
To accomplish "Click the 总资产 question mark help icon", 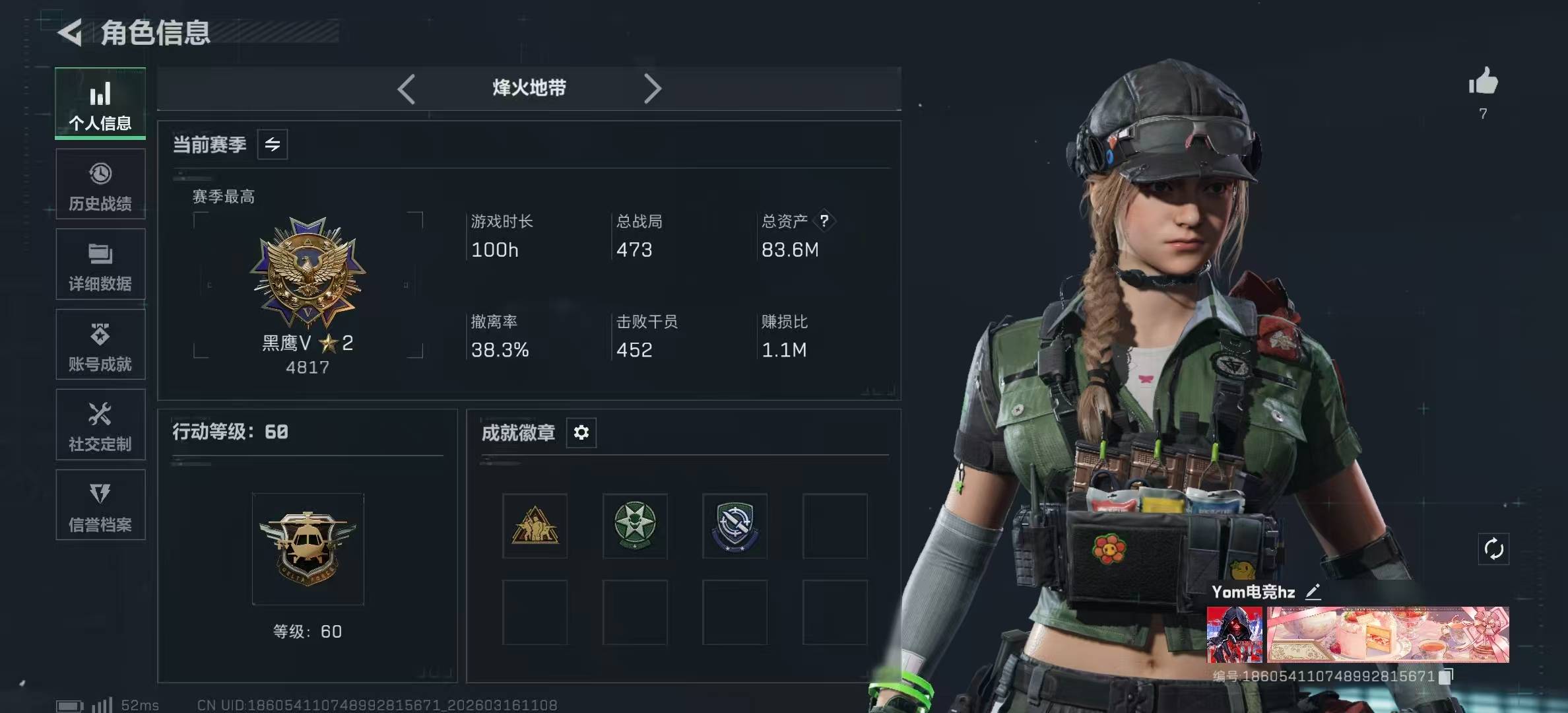I will tap(824, 221).
